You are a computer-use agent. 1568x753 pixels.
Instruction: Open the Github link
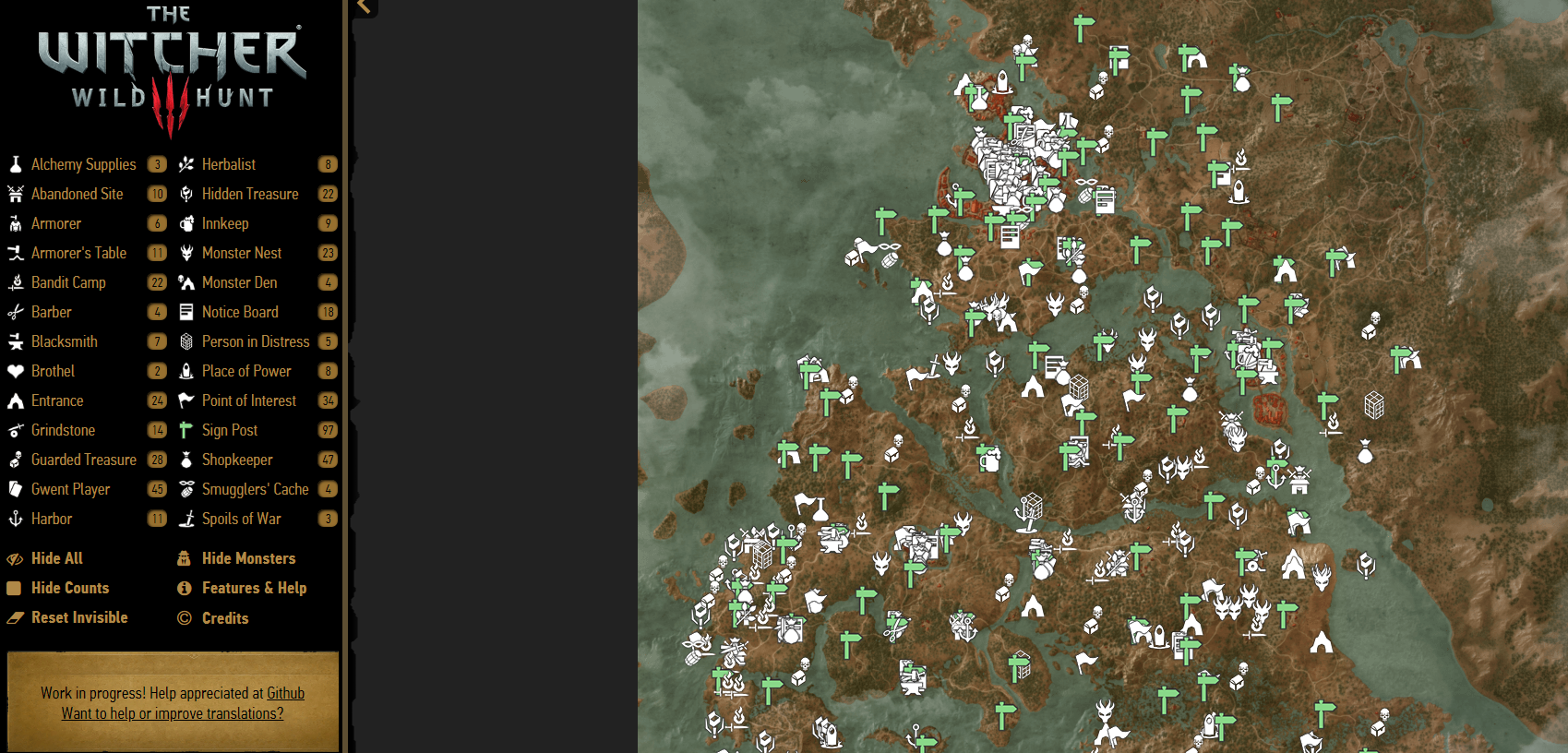pos(285,693)
